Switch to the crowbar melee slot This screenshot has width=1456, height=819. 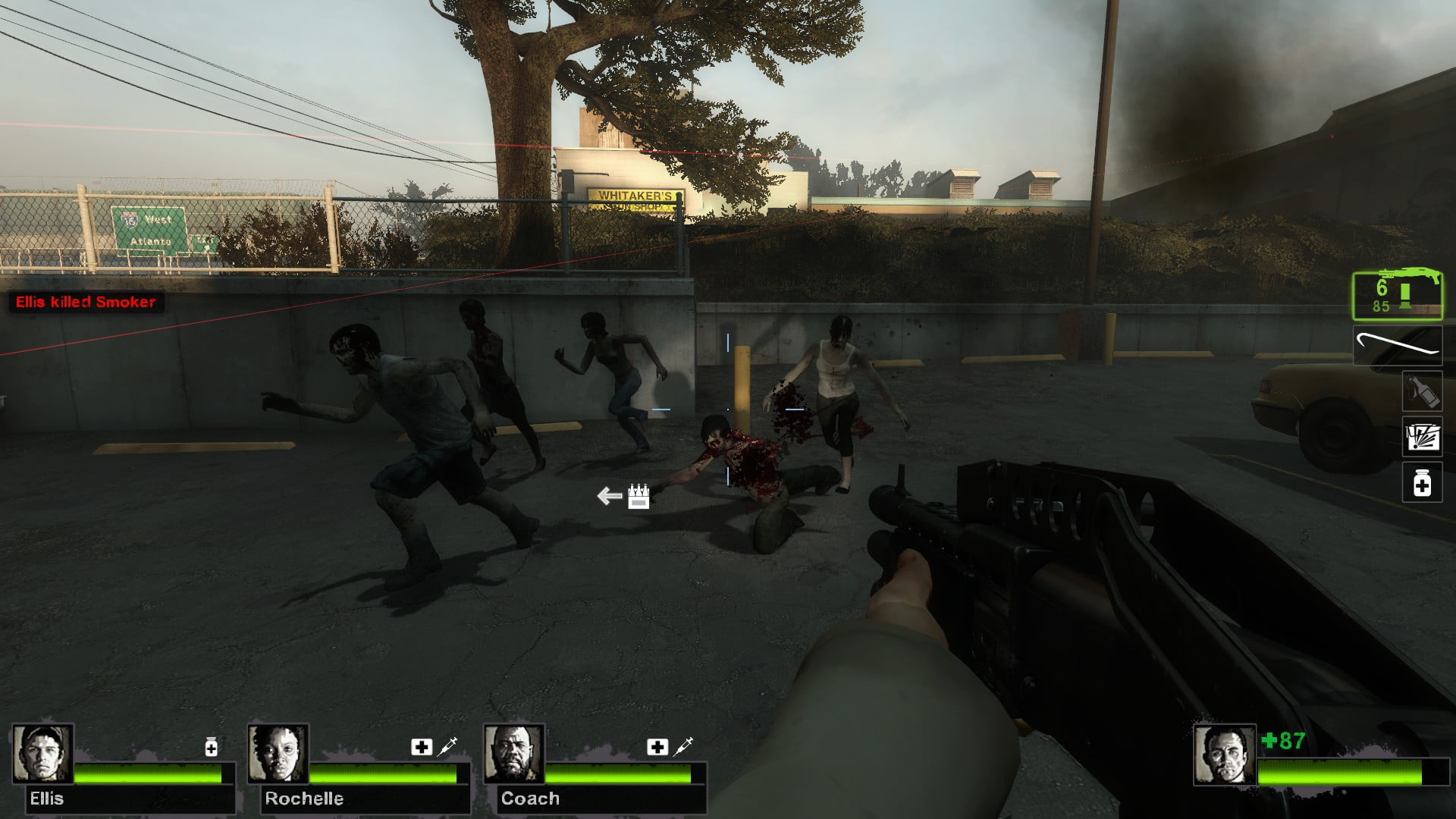1398,346
